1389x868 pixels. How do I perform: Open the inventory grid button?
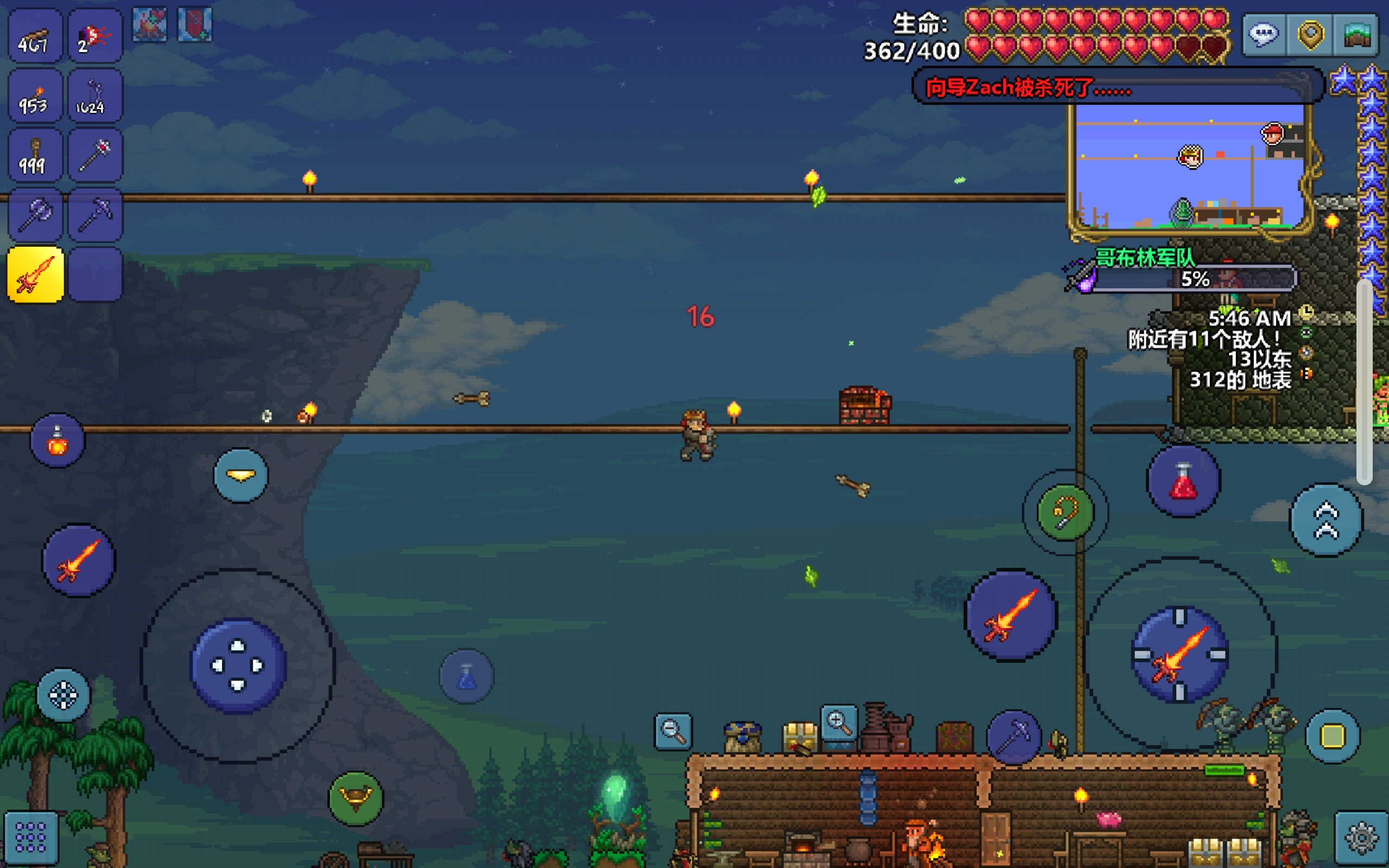pos(31,838)
